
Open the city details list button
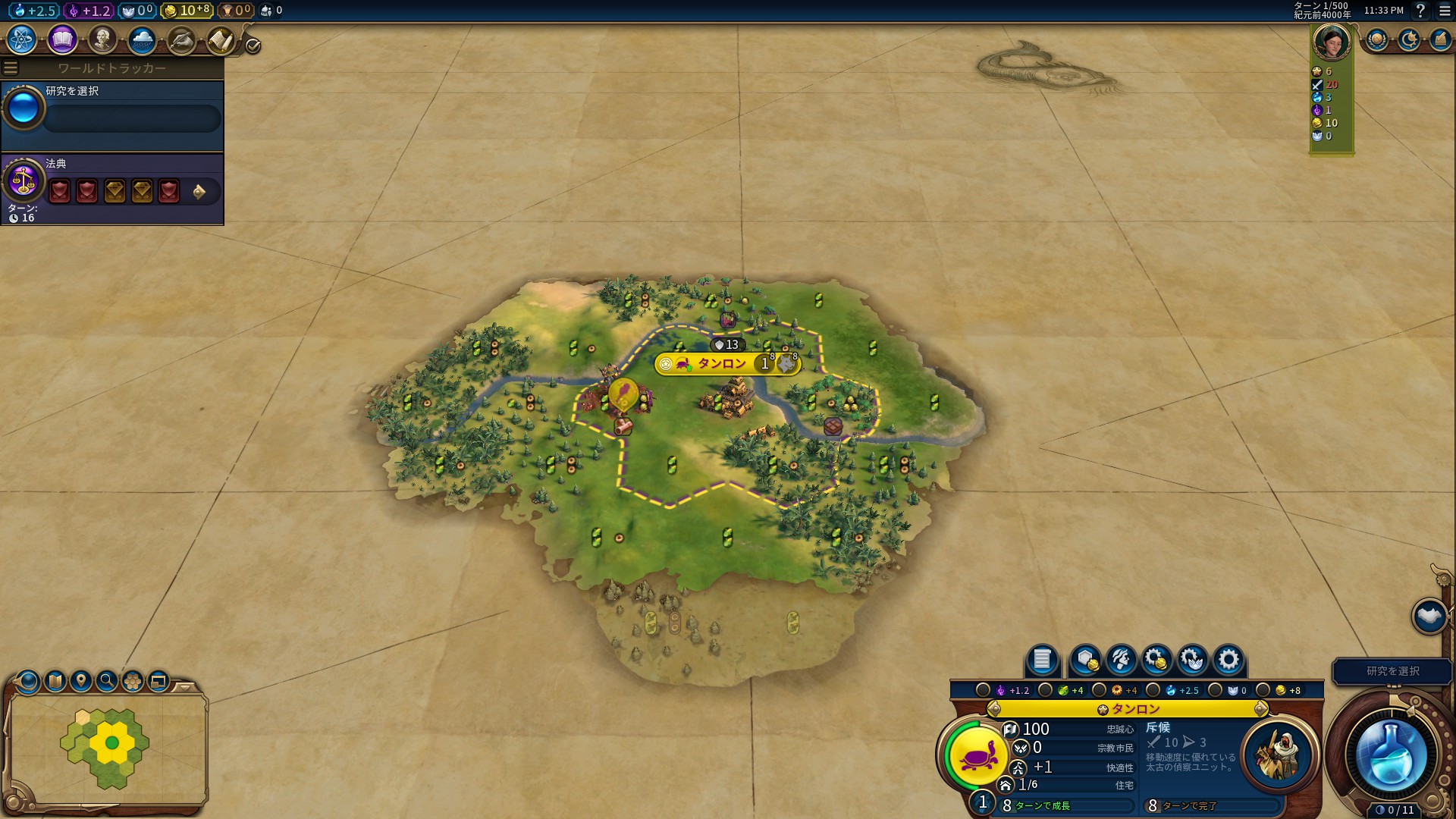(1042, 660)
